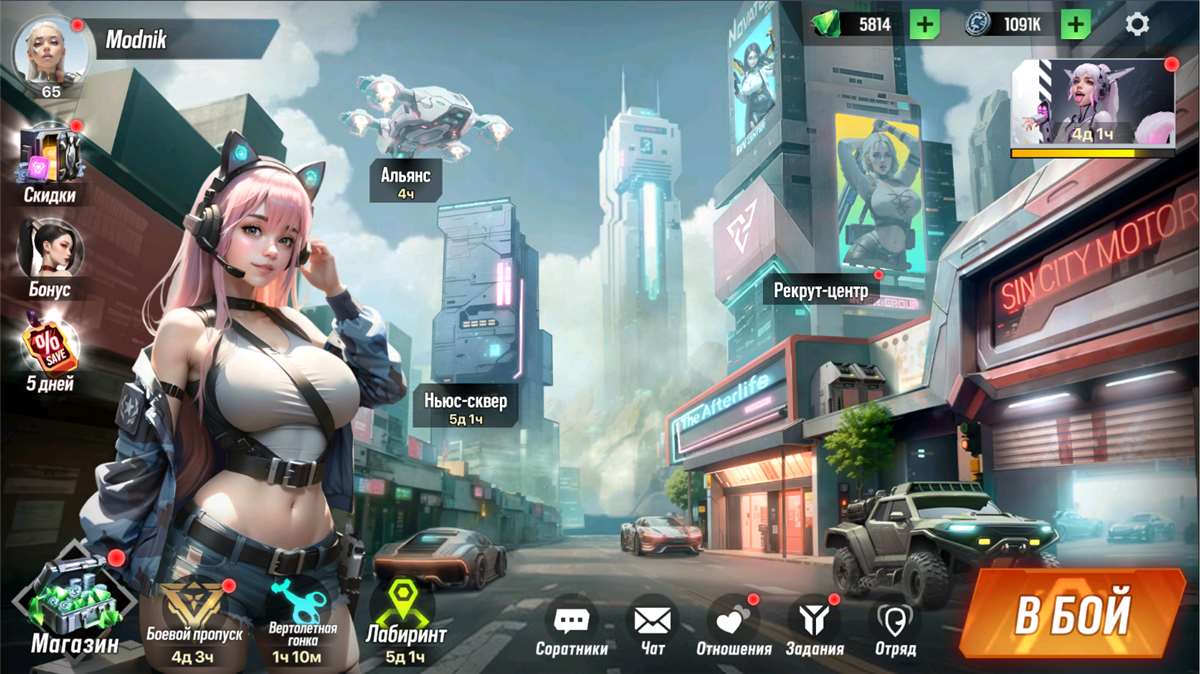Open the settings gear

[1137, 24]
